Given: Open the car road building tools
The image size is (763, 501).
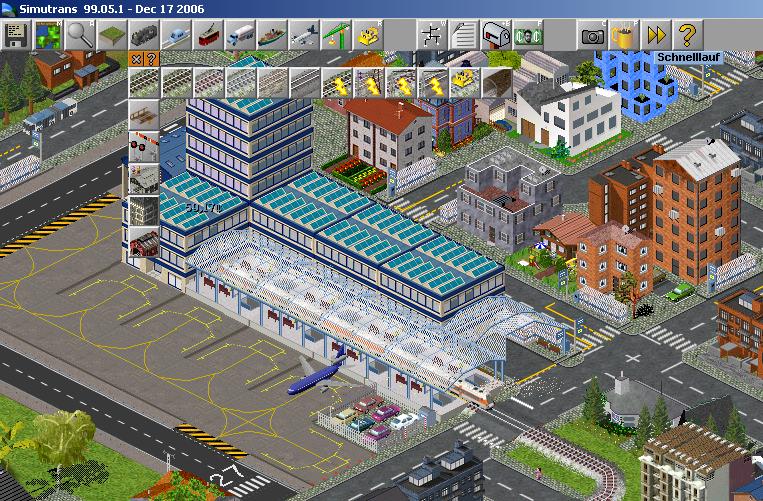Looking at the screenshot, I should click(x=176, y=34).
